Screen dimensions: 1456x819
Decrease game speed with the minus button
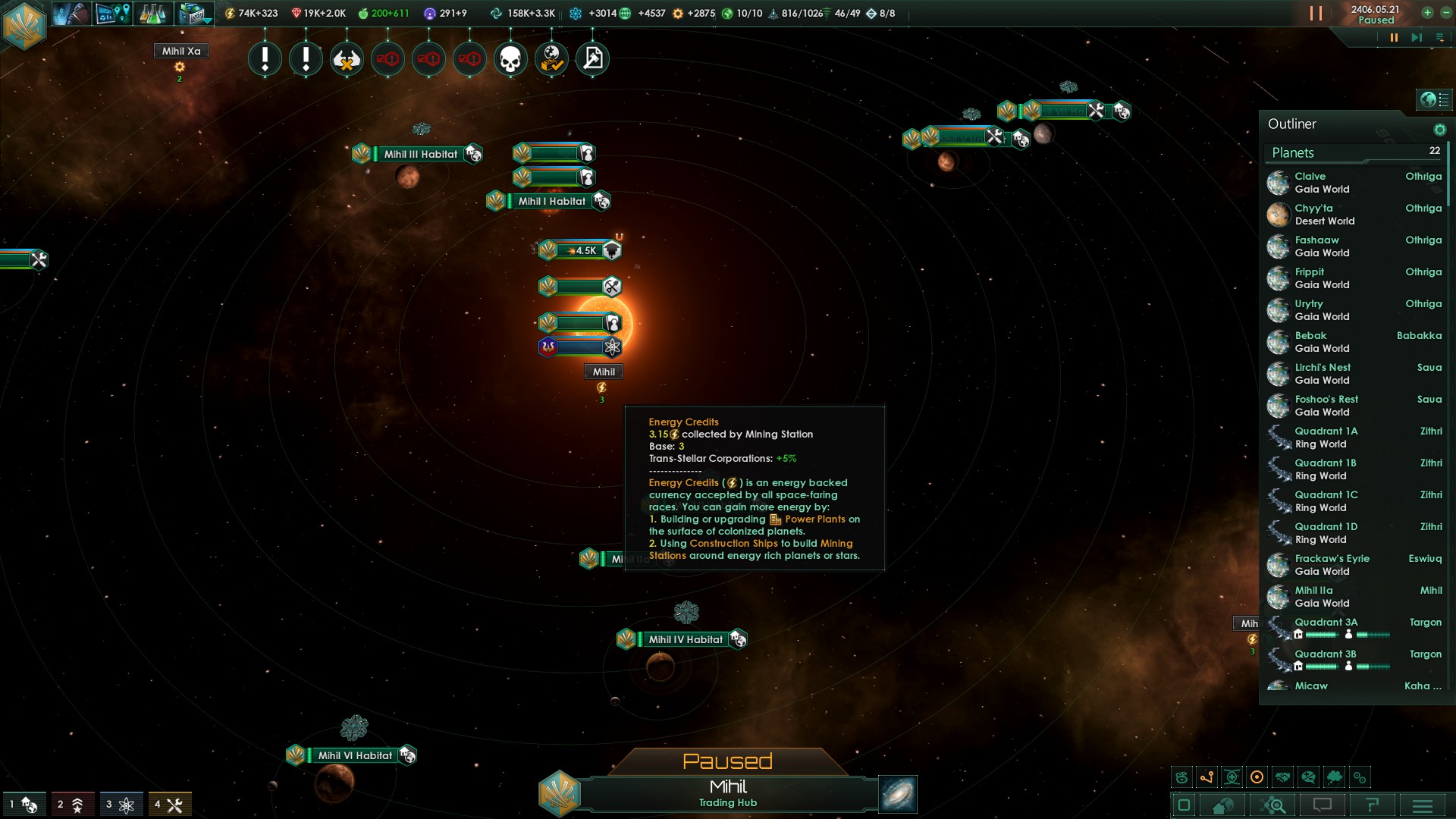point(1445,12)
